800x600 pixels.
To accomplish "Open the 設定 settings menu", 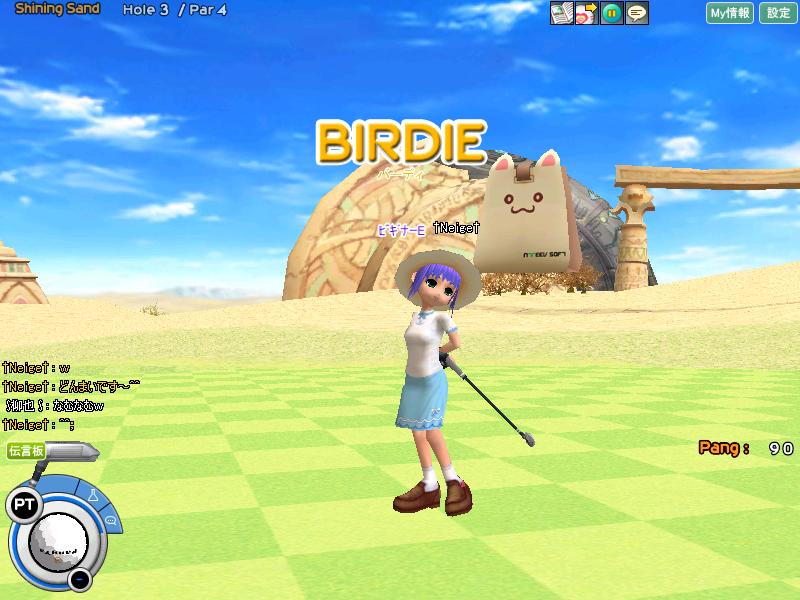I will (x=778, y=13).
